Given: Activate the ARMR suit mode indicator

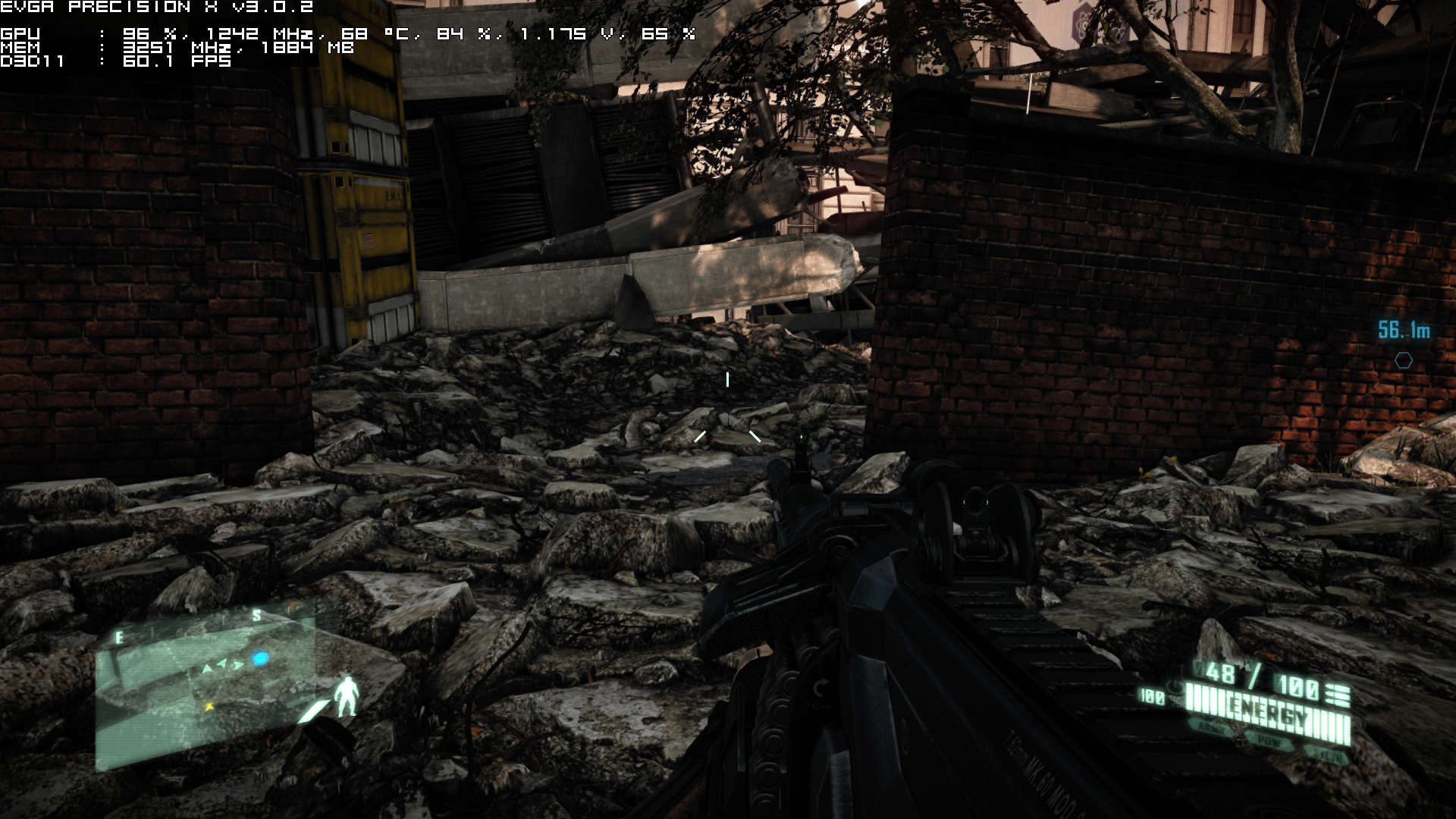Looking at the screenshot, I should click(x=1210, y=728).
